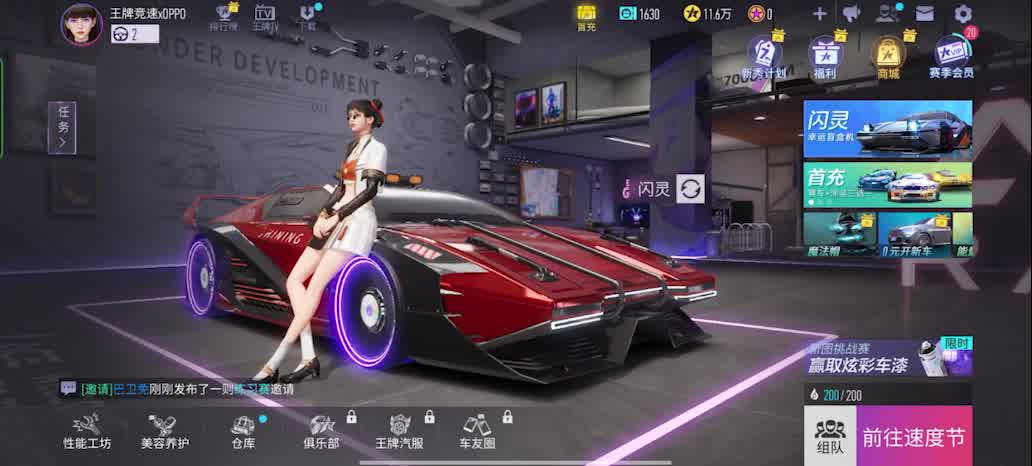Swap the 闪灵 car with refresh button
Screen dimensions: 1032x466
(x=690, y=188)
